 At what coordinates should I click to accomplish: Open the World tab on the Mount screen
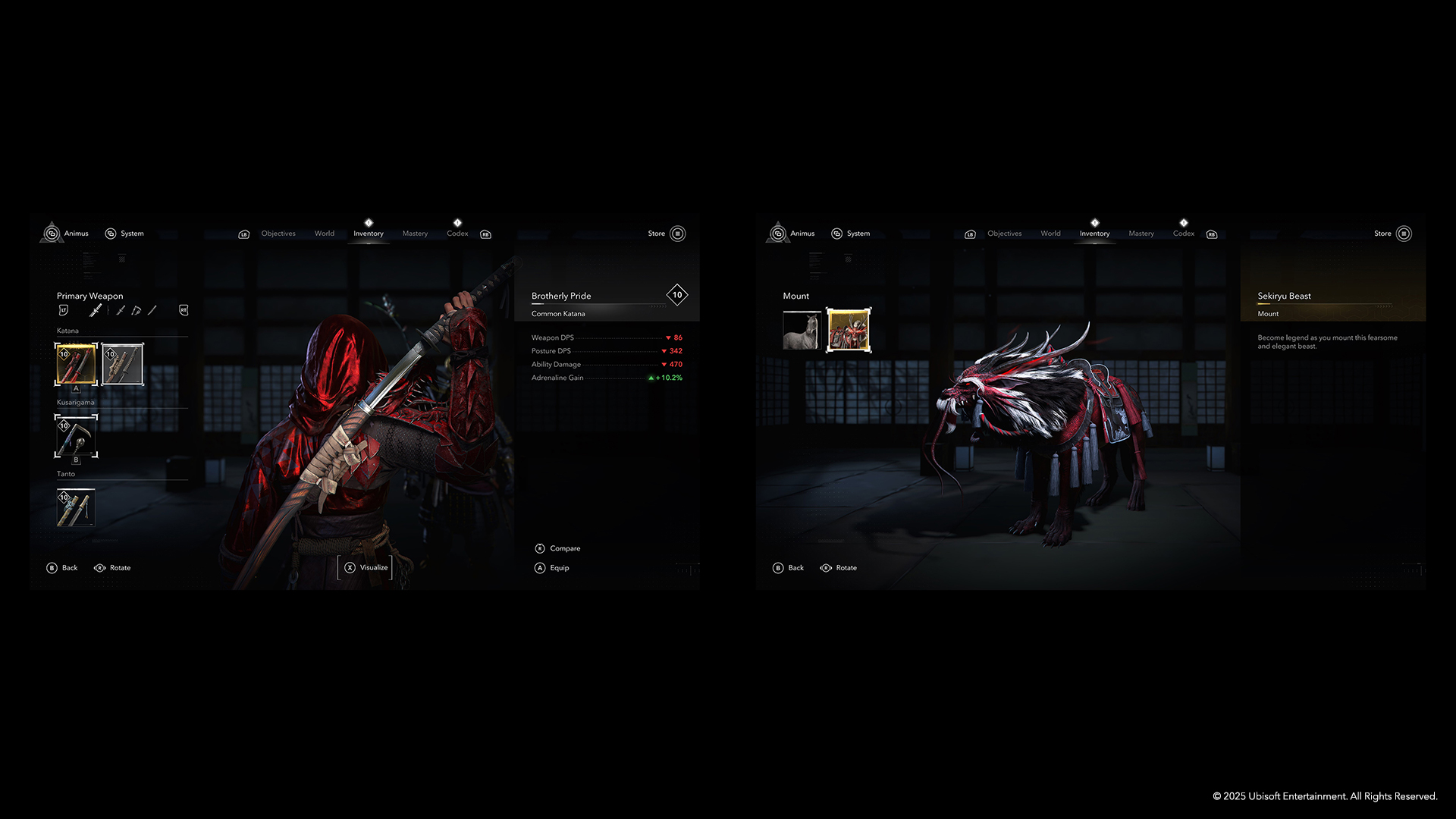[1050, 234]
